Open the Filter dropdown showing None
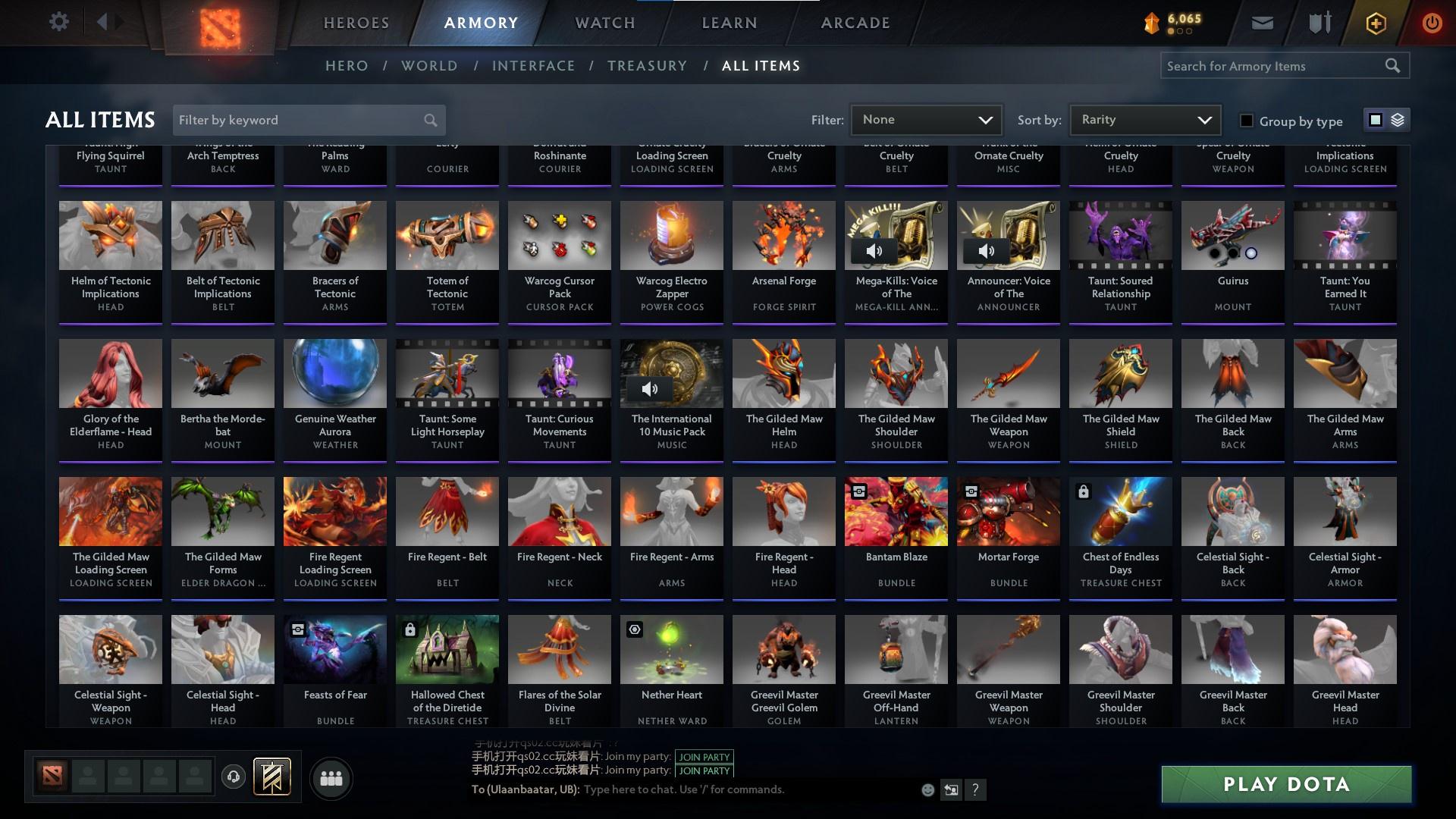Viewport: 1456px width, 819px height. coord(925,120)
